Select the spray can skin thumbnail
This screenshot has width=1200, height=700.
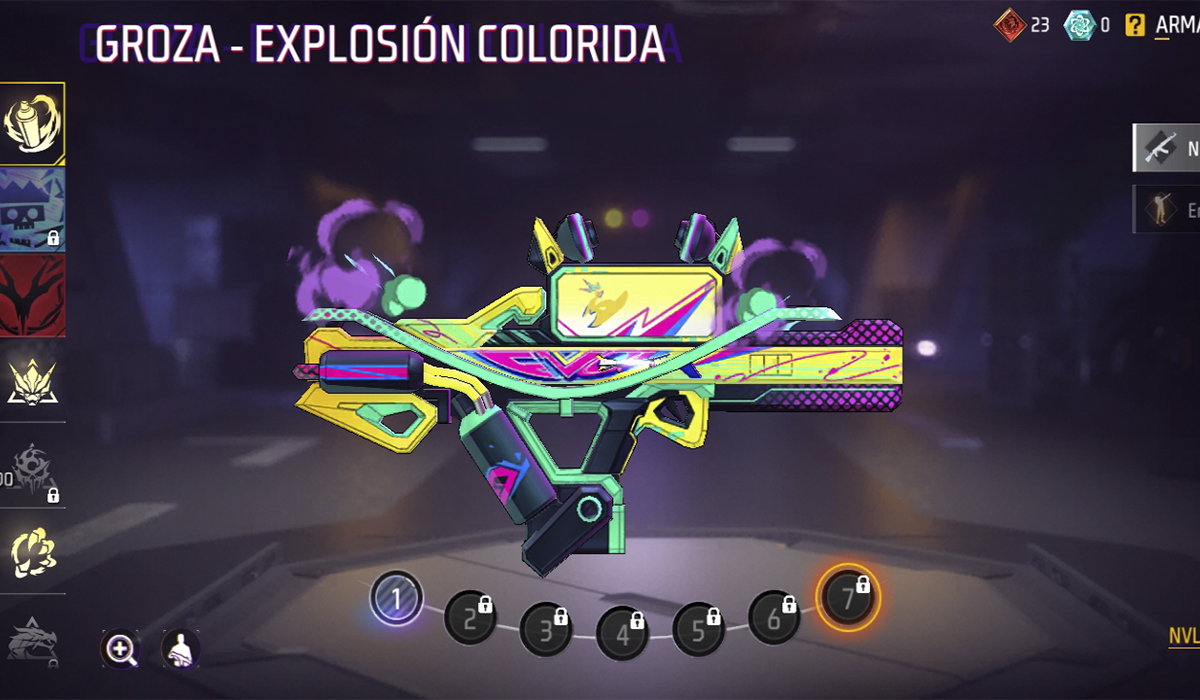pyautogui.click(x=32, y=124)
